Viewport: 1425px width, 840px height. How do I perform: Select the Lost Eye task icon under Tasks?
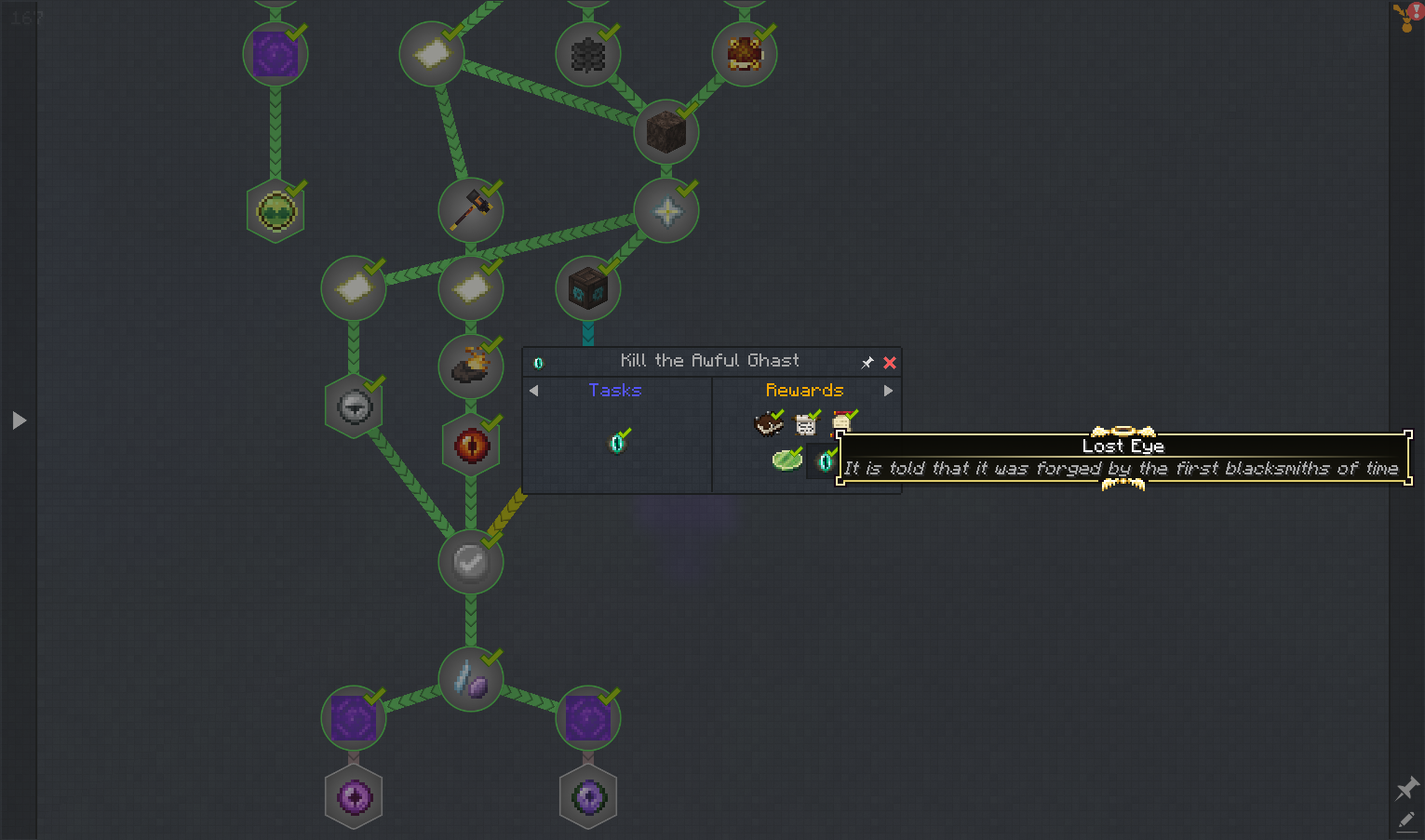617,443
